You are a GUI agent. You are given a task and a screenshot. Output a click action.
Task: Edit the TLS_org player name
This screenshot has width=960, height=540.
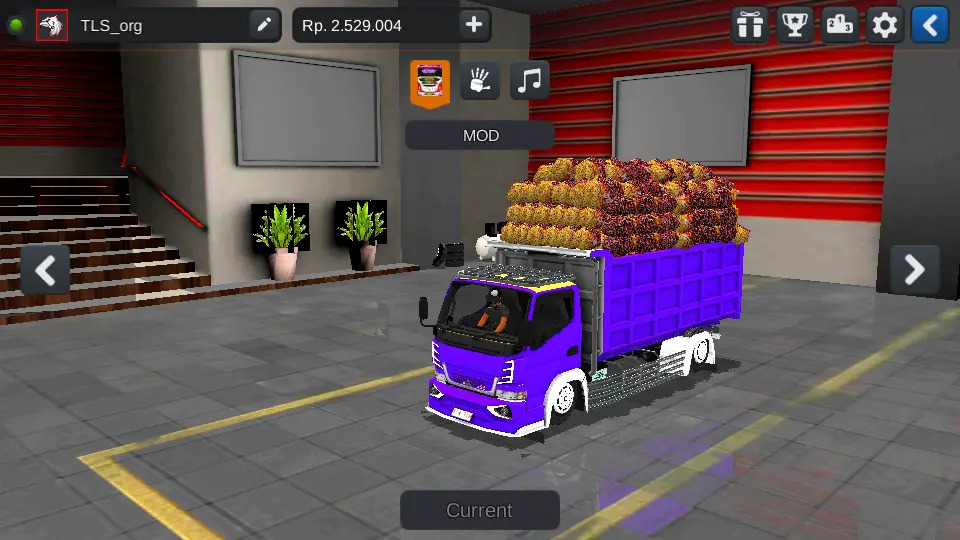pos(264,25)
